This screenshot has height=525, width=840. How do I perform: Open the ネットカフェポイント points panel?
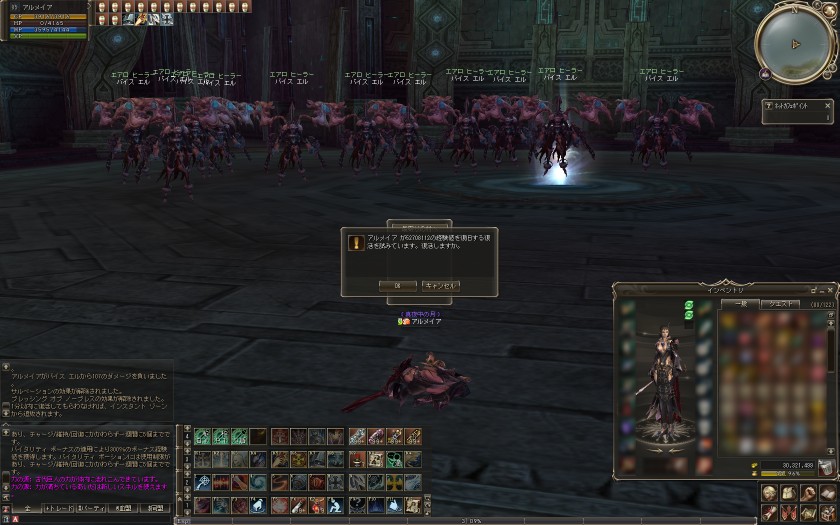click(x=798, y=110)
